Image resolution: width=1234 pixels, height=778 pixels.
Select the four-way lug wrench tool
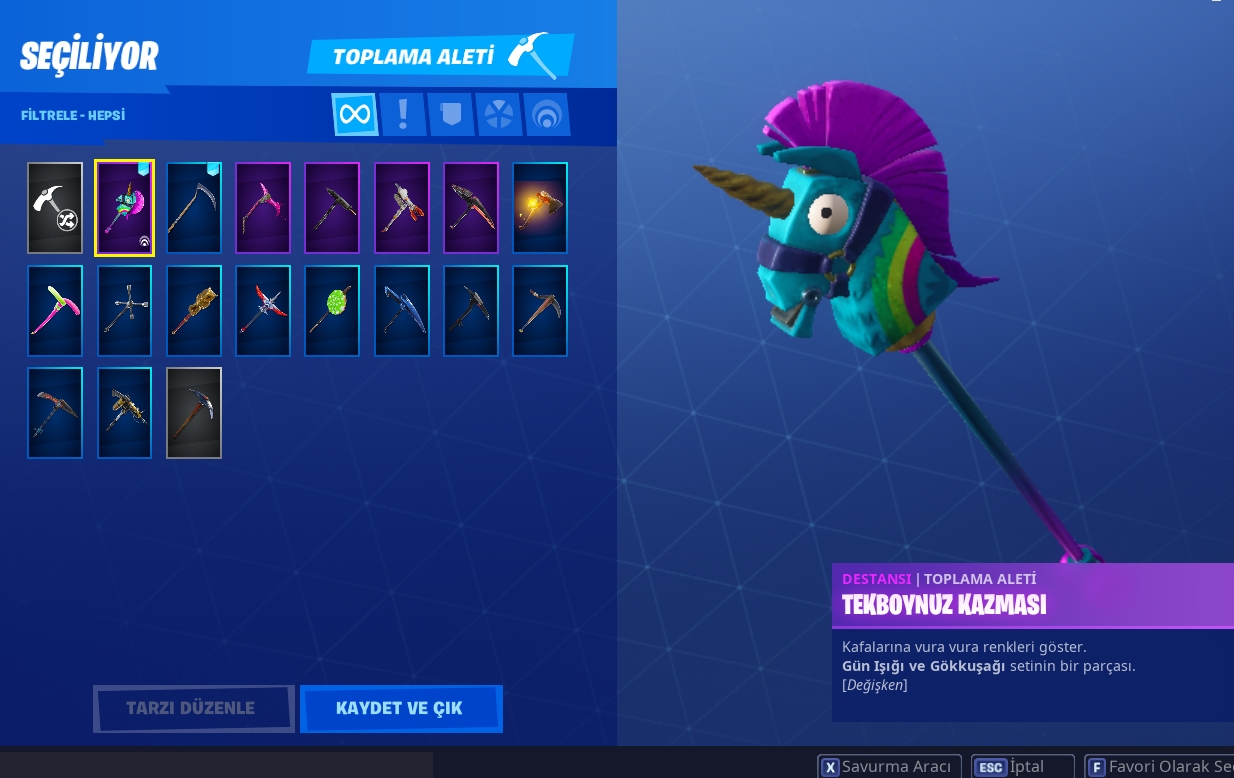pyautogui.click(x=124, y=311)
